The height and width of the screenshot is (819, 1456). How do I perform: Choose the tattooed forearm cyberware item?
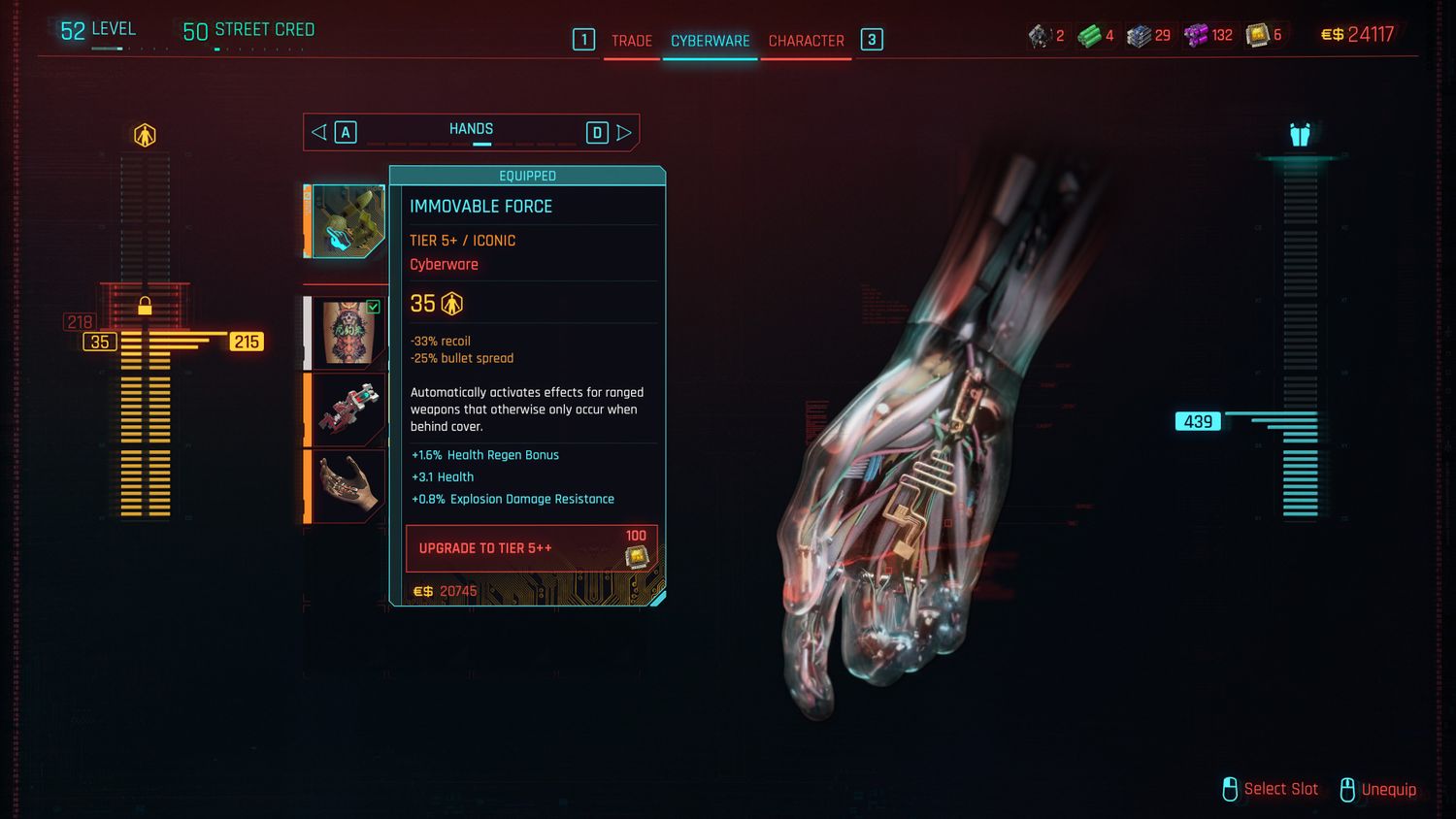[x=347, y=333]
